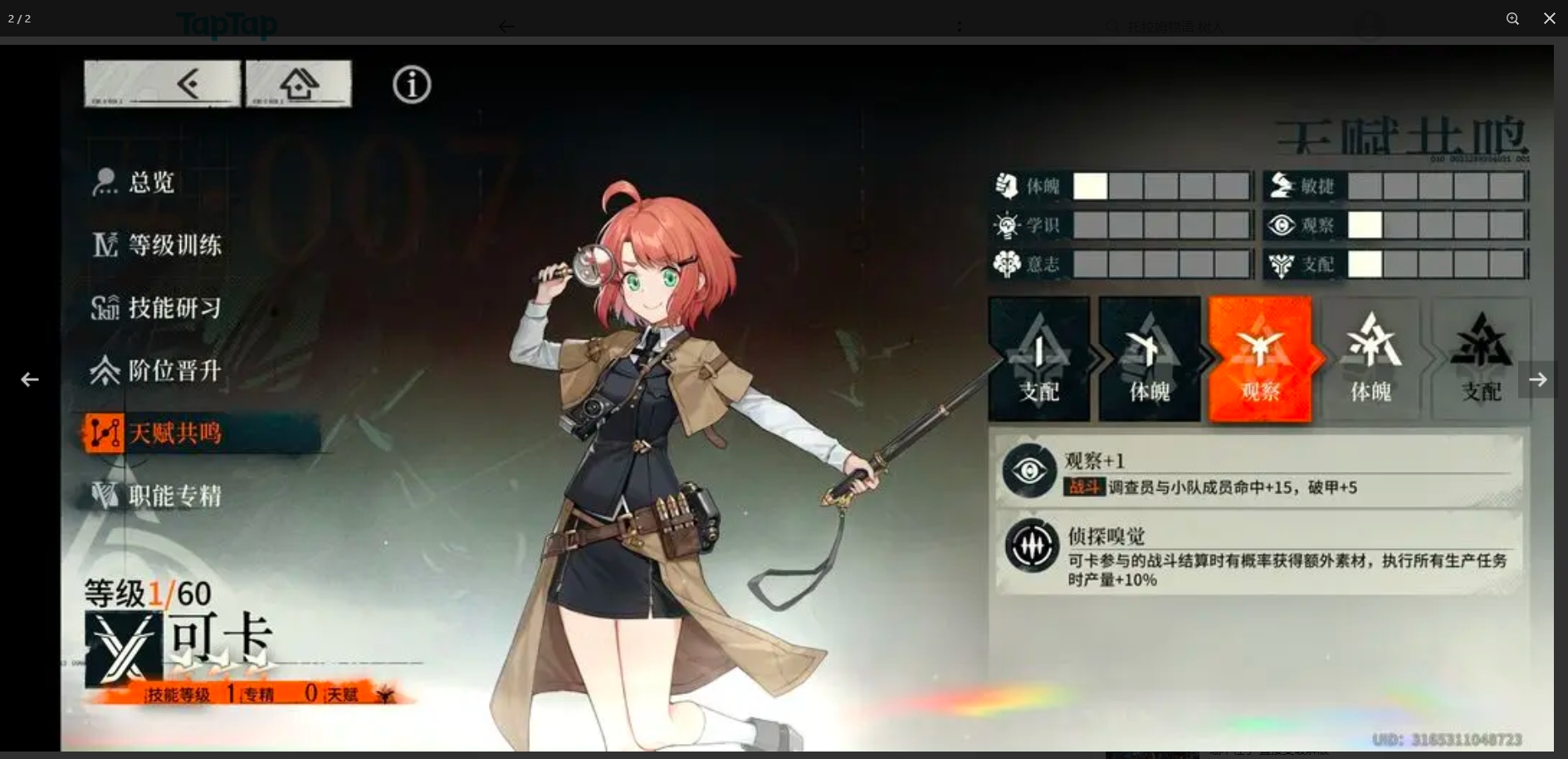Open the 总览 overview menu entry
The image size is (1568, 759).
(151, 182)
